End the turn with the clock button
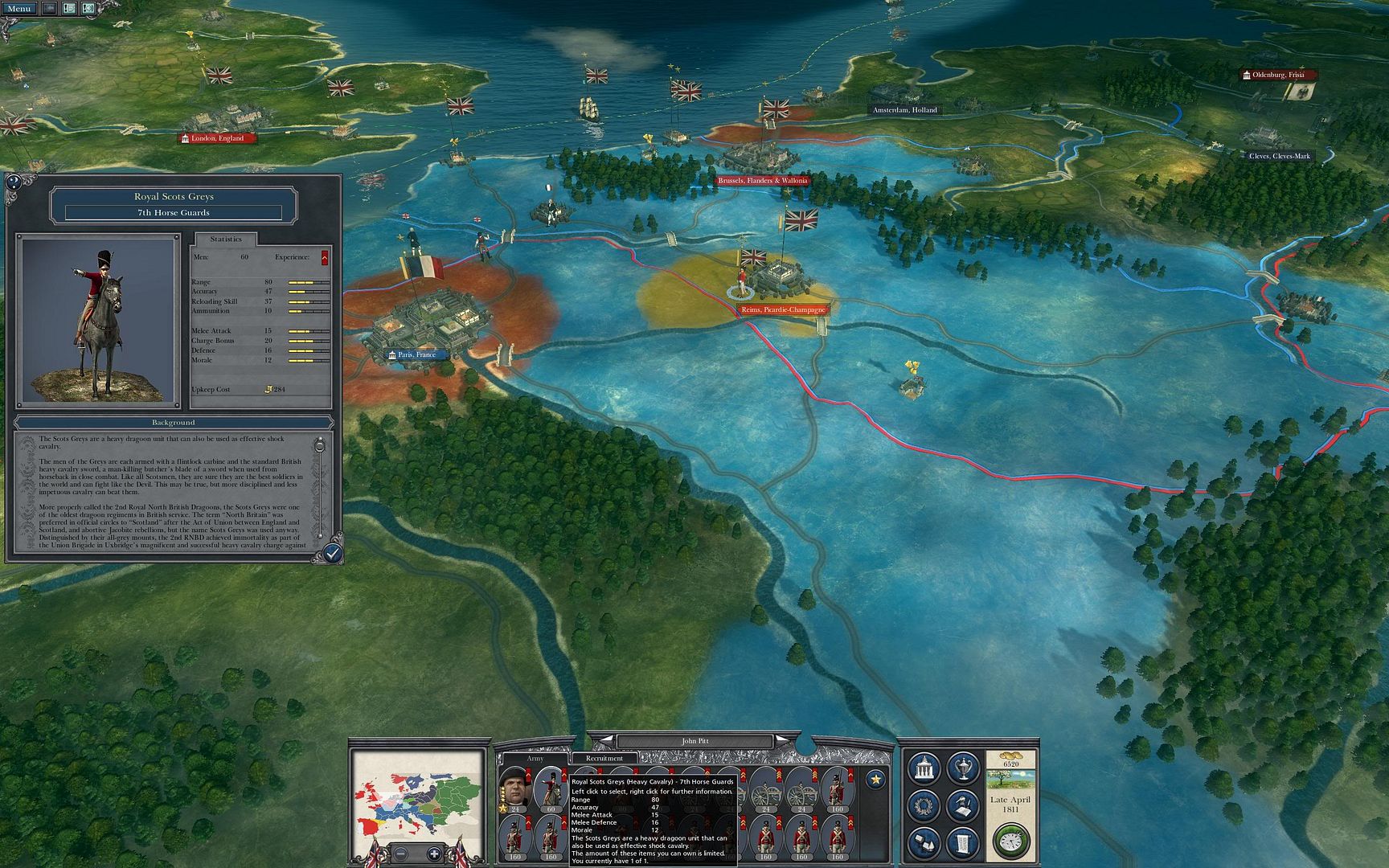 pos(1010,841)
